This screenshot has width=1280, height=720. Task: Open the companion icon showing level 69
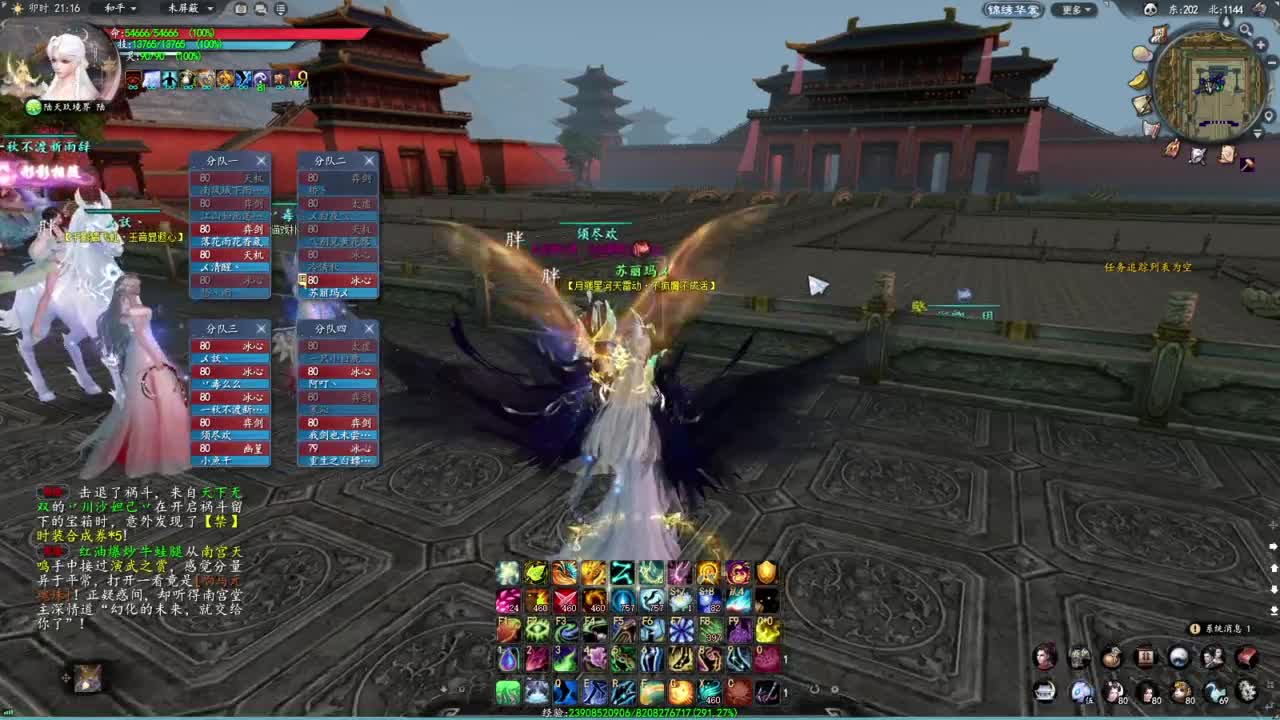coord(1216,692)
